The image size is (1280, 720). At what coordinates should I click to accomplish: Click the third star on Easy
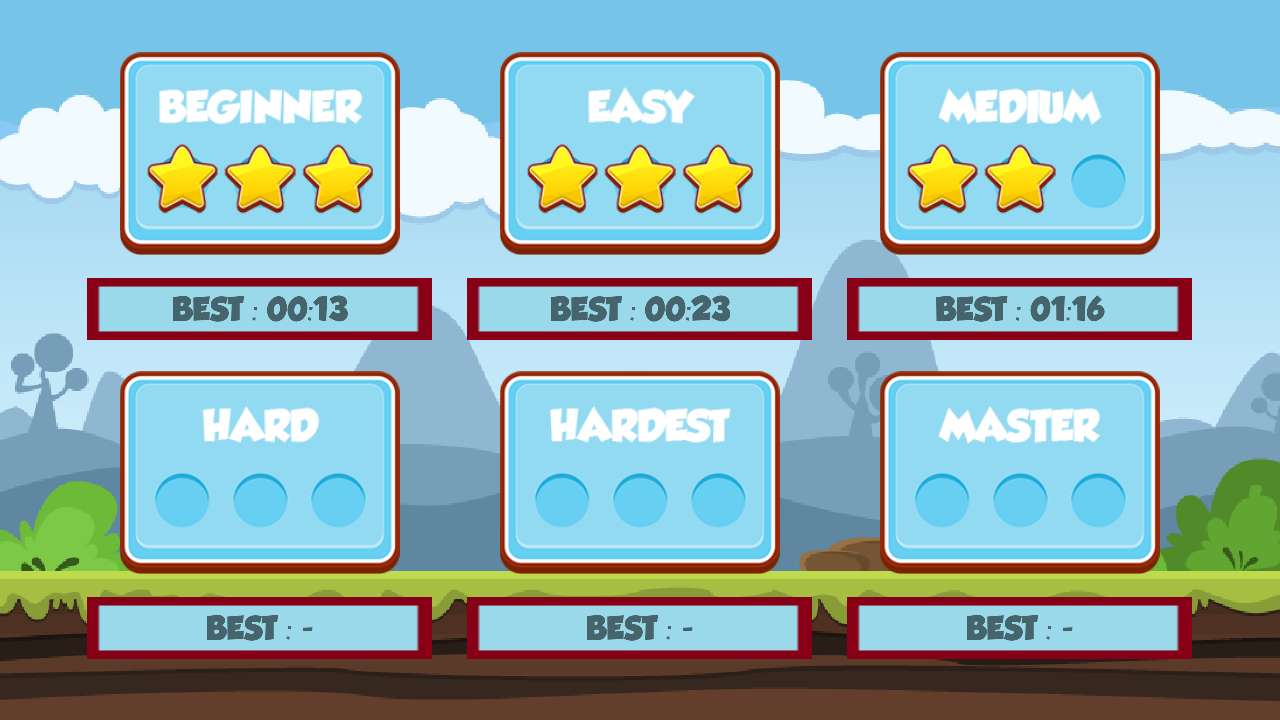pos(716,180)
